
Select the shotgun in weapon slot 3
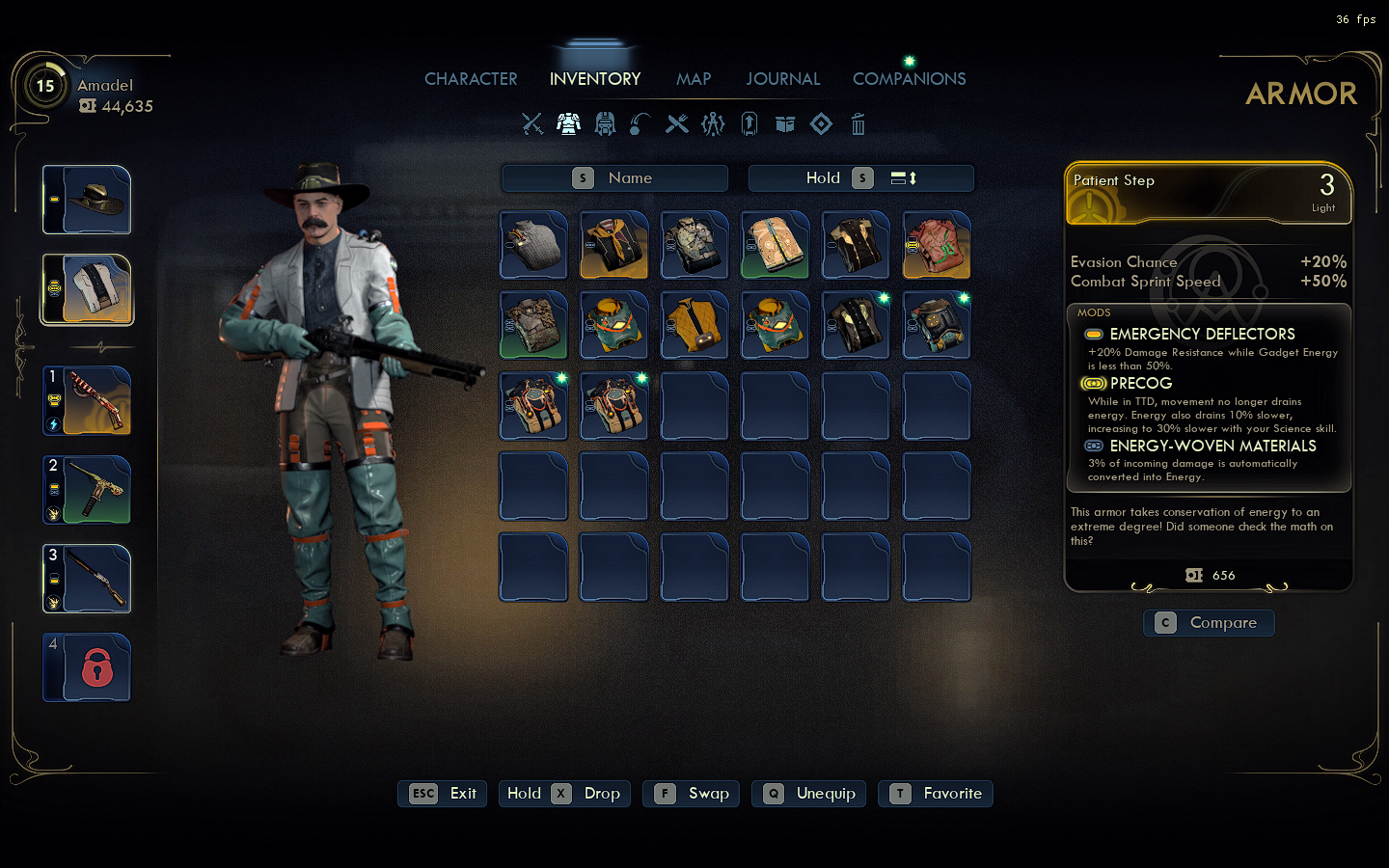pos(87,579)
